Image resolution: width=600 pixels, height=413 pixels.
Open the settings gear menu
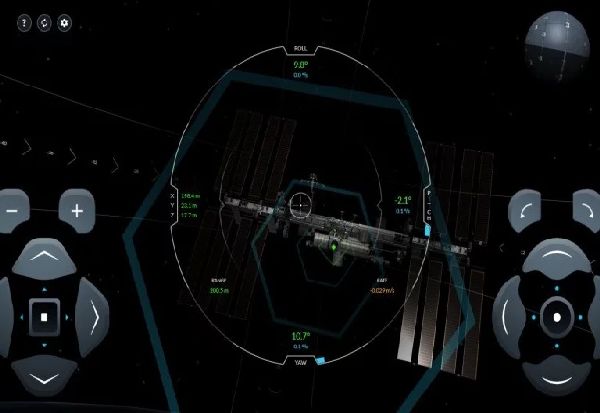(x=65, y=21)
